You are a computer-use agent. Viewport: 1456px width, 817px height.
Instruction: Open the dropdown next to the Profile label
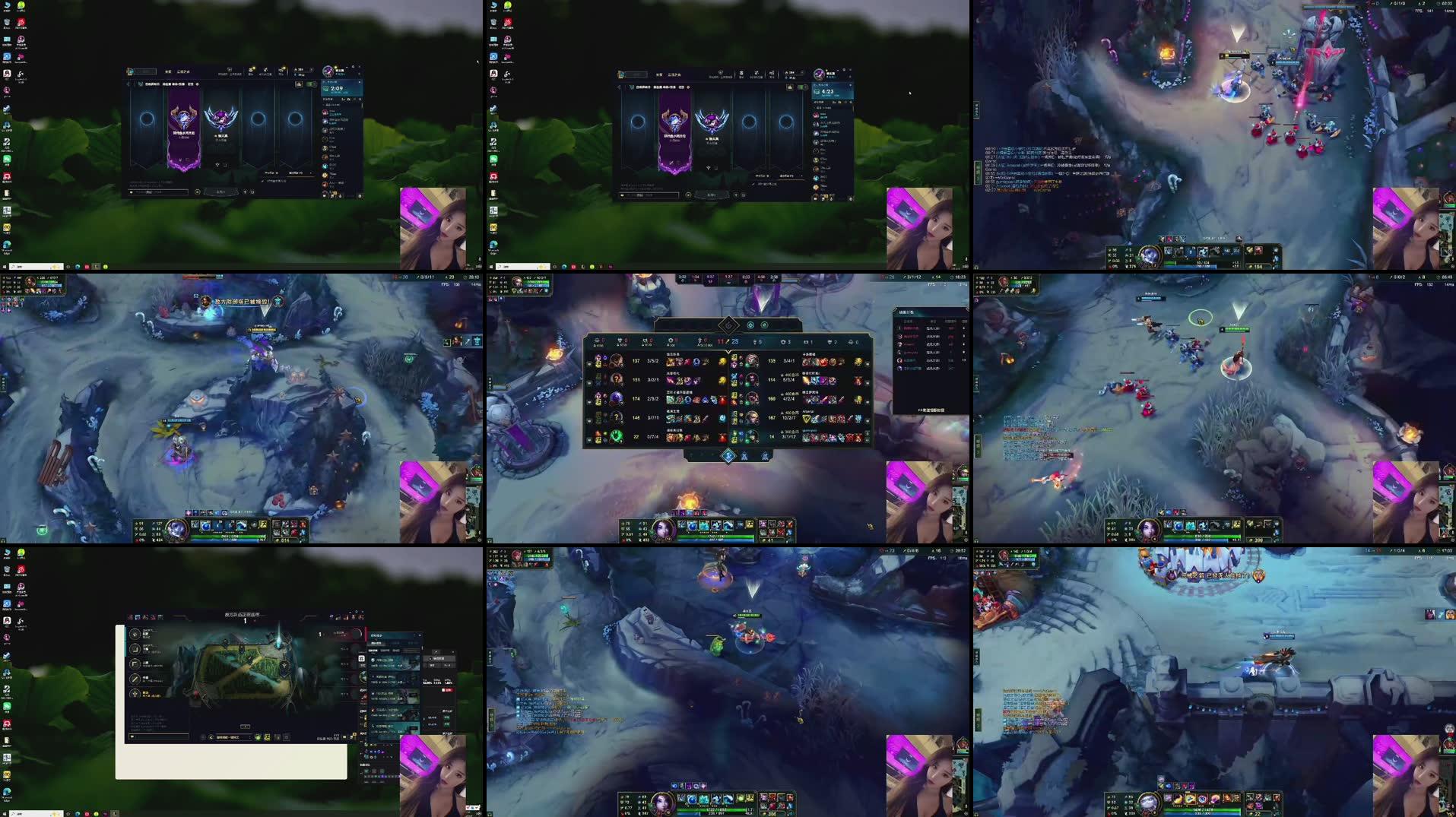311,173
